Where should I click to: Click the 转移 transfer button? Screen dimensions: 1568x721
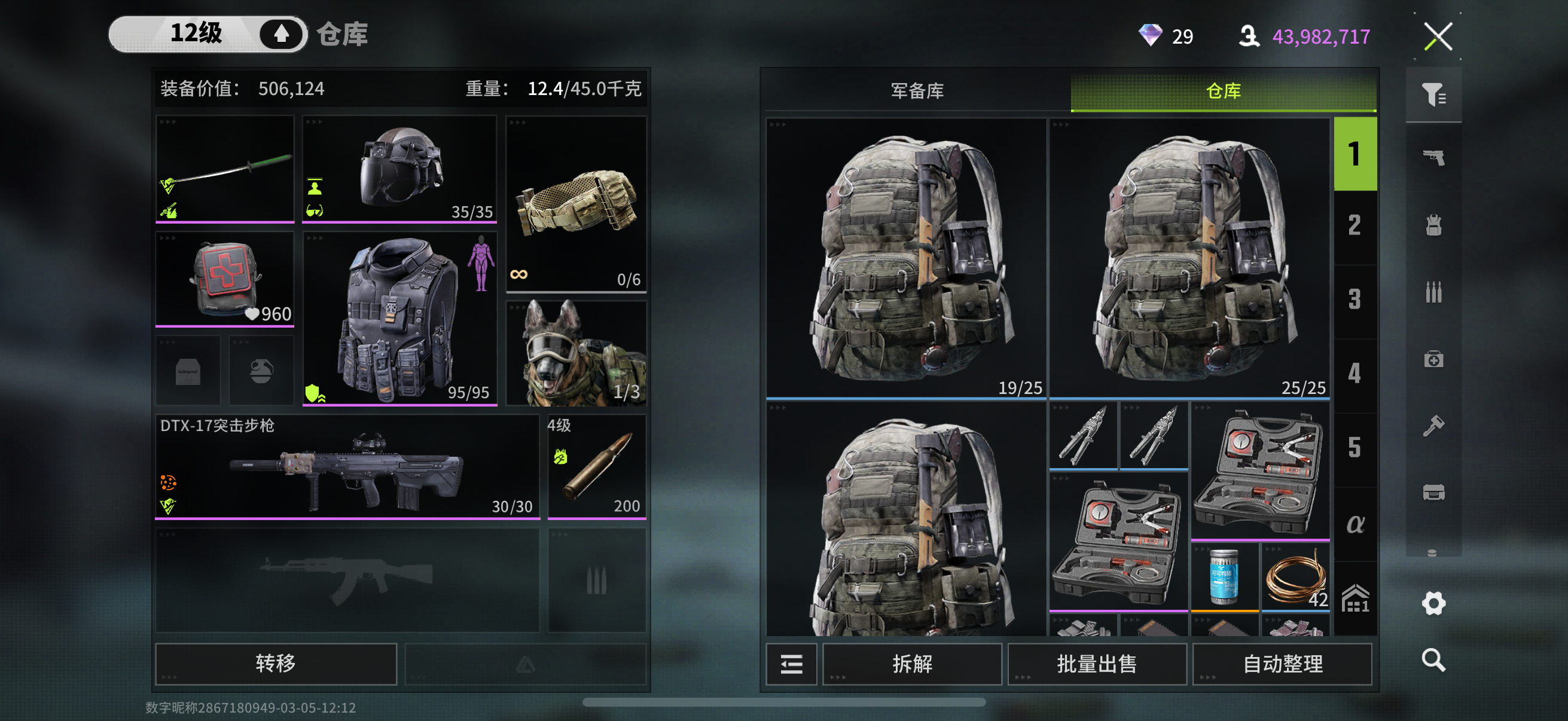pyautogui.click(x=276, y=663)
